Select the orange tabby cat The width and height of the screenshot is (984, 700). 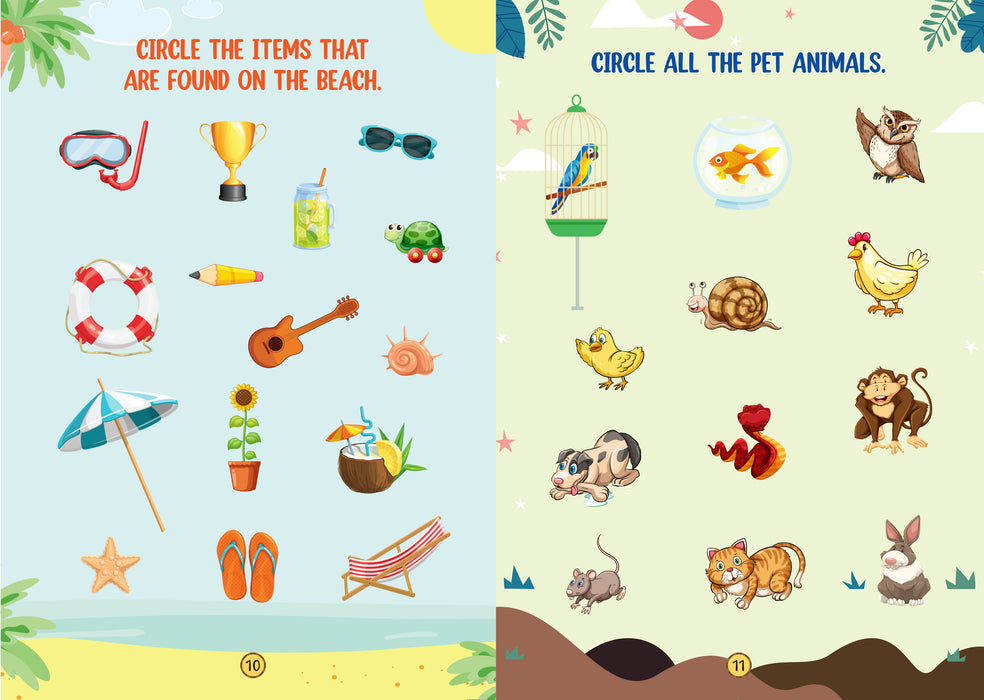pyautogui.click(x=753, y=573)
